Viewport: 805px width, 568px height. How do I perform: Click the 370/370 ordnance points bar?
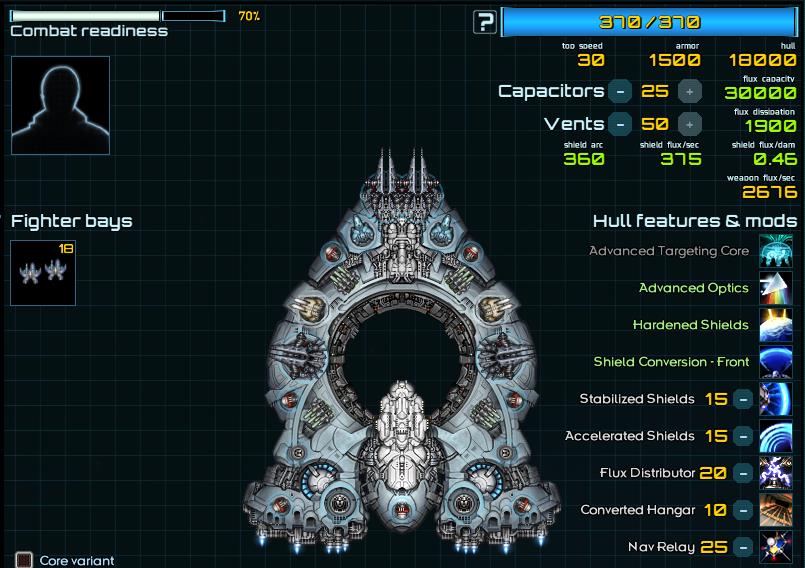[x=649, y=22]
